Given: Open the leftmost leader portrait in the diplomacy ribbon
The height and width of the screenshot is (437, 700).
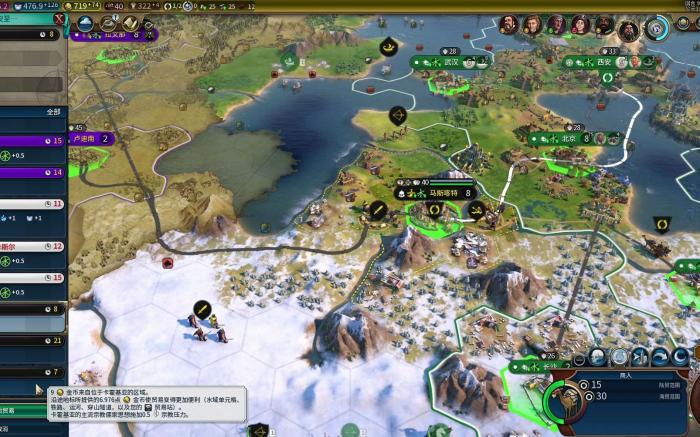Looking at the screenshot, I should [x=508, y=25].
